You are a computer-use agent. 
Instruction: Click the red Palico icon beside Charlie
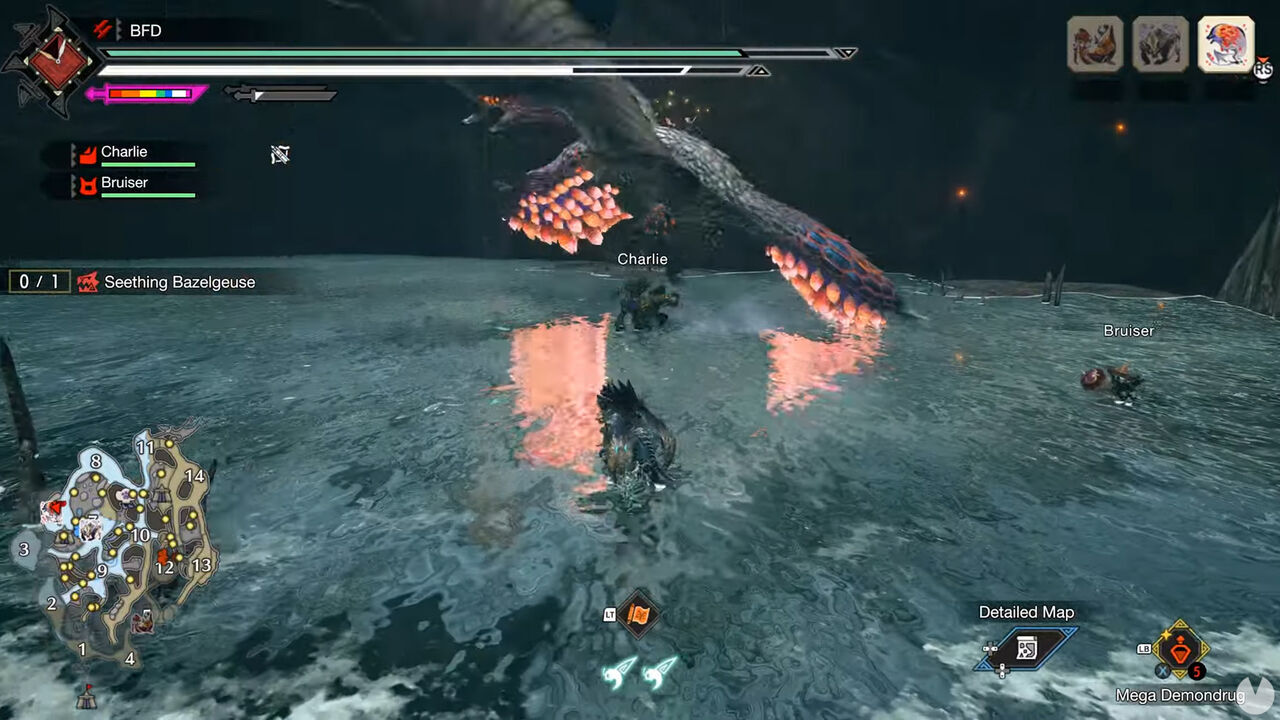click(86, 154)
